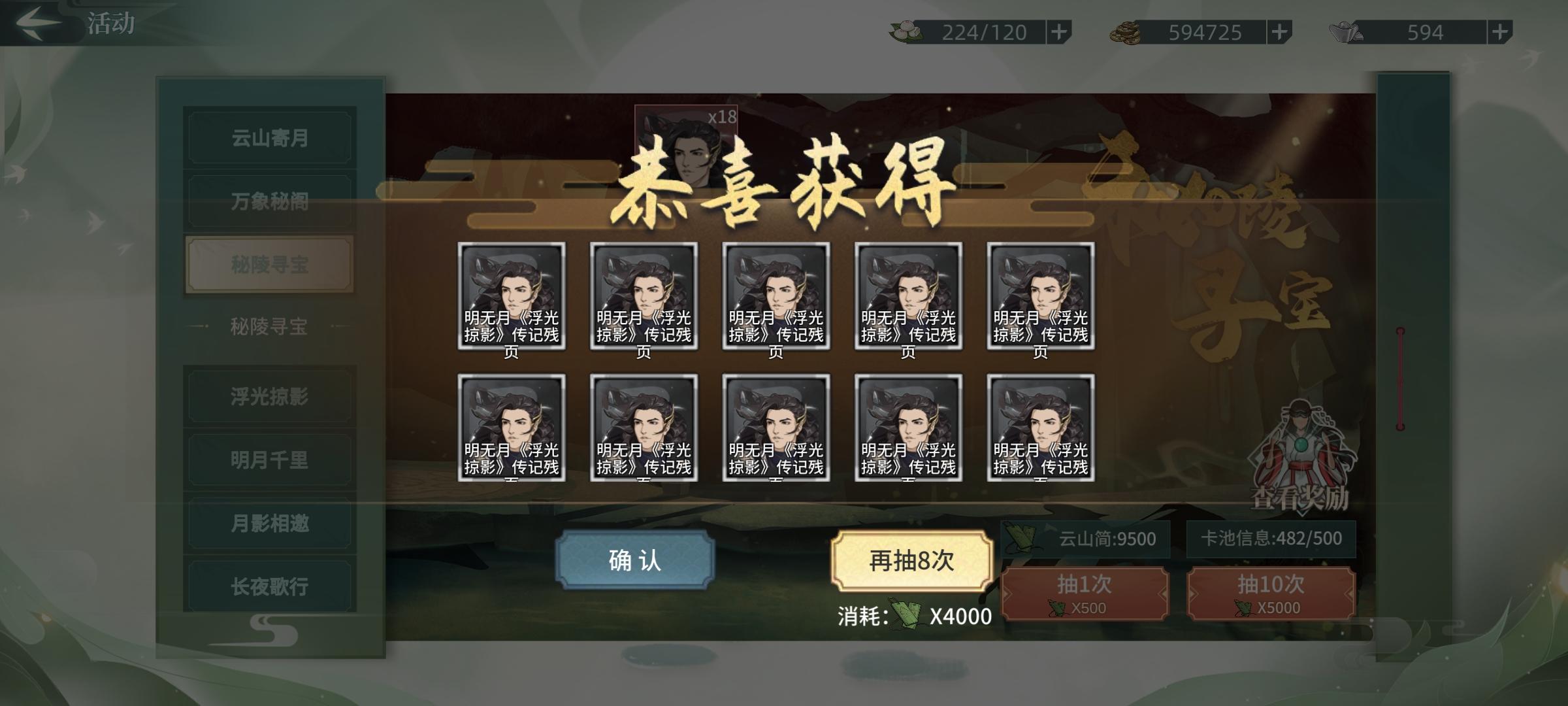
Task: Switch to the 云山寄月 activity tab
Action: pyautogui.click(x=269, y=137)
